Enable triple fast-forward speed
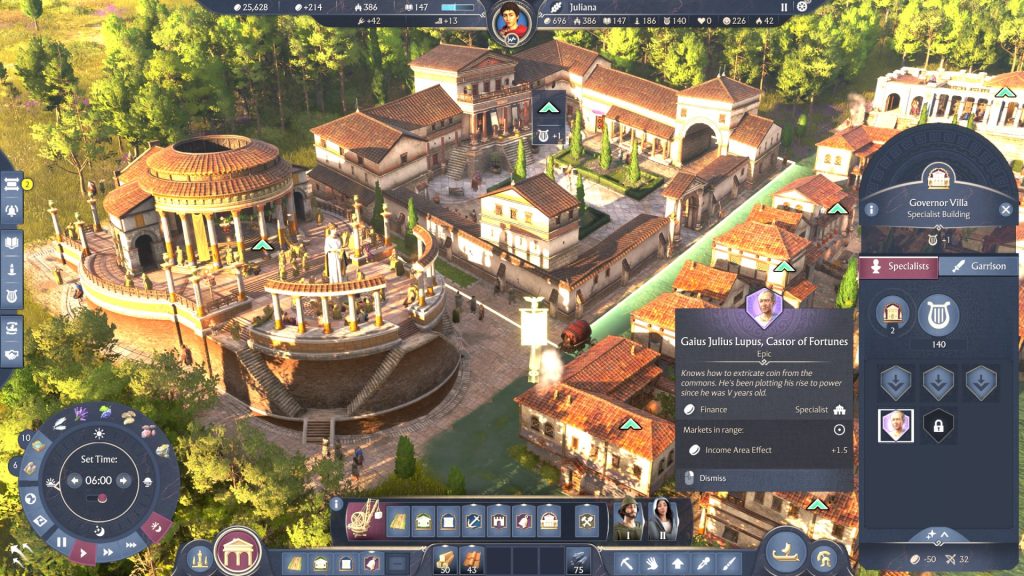The image size is (1024, 576). point(131,544)
